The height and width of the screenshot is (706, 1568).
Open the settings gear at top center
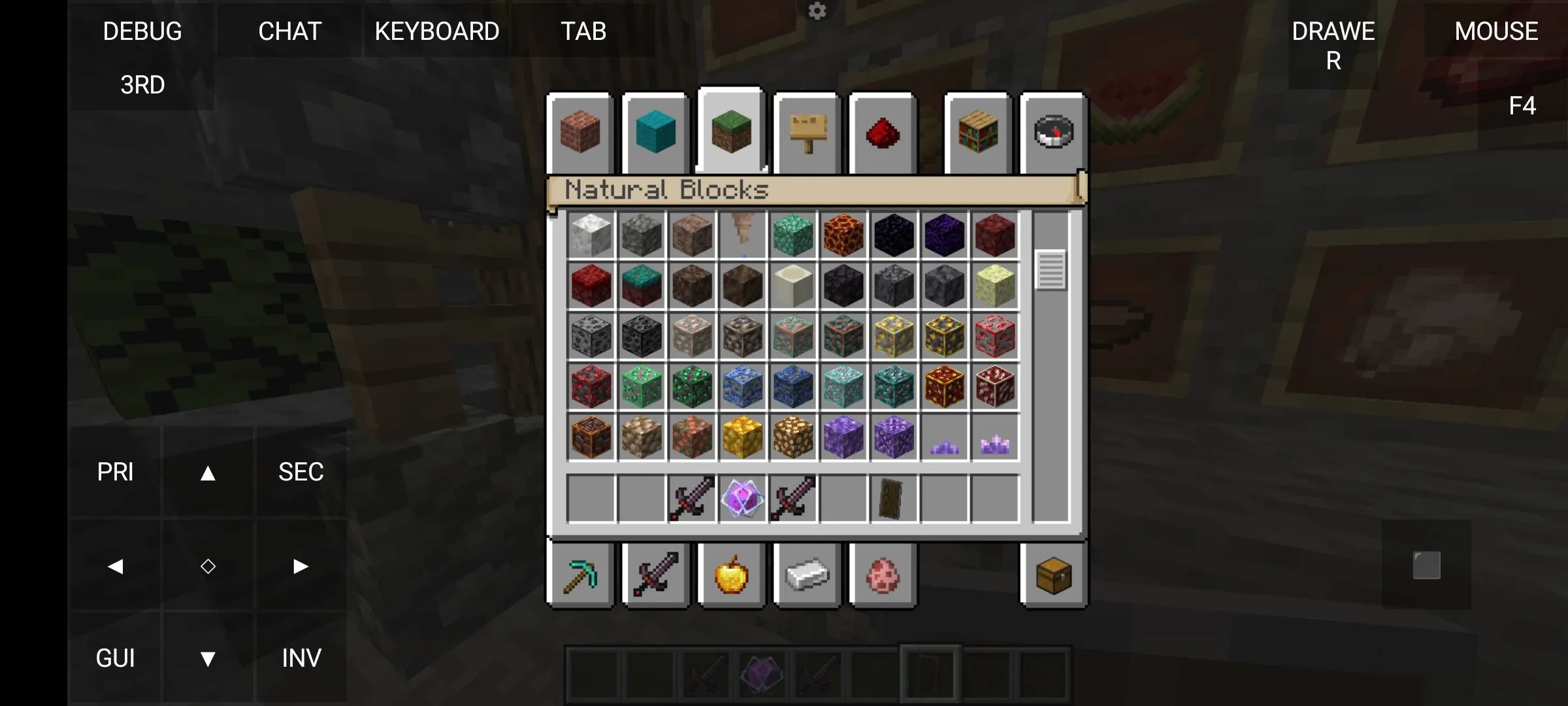point(817,11)
